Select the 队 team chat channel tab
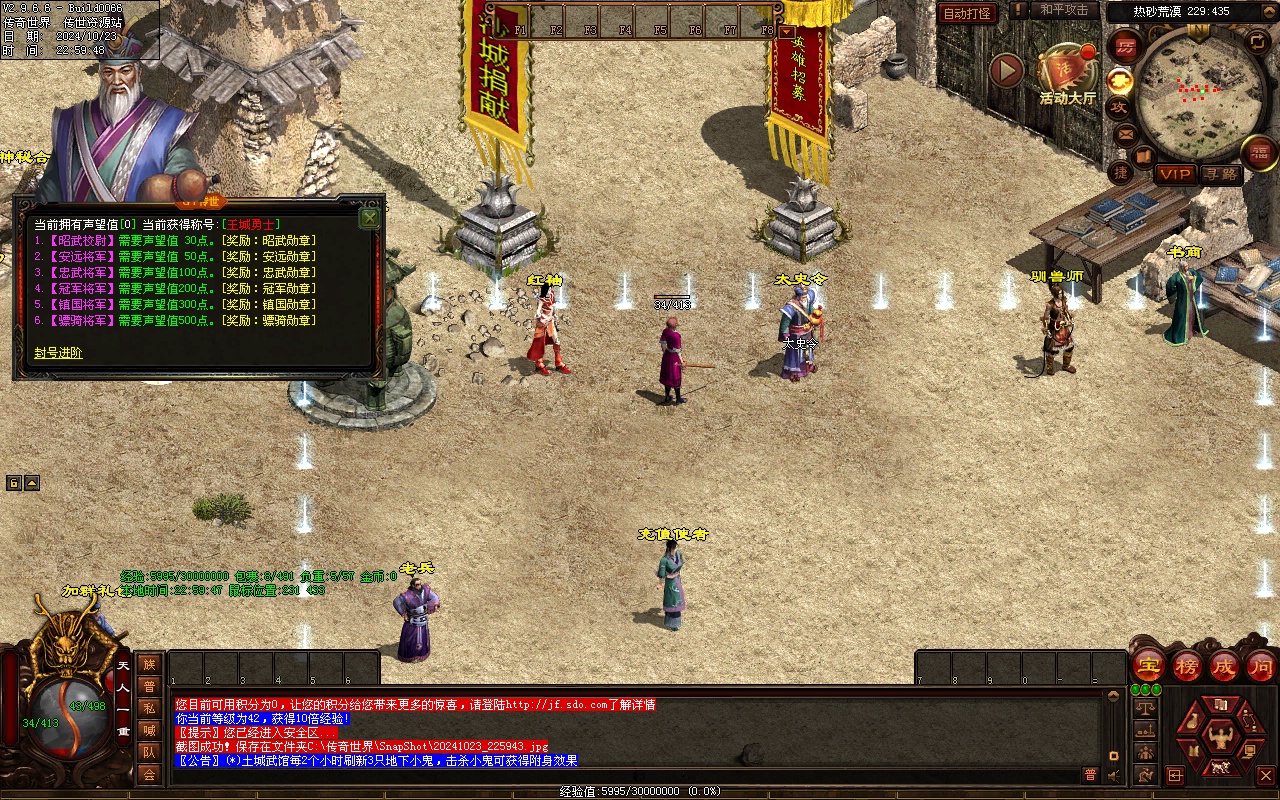1280x800 pixels. coord(149,751)
